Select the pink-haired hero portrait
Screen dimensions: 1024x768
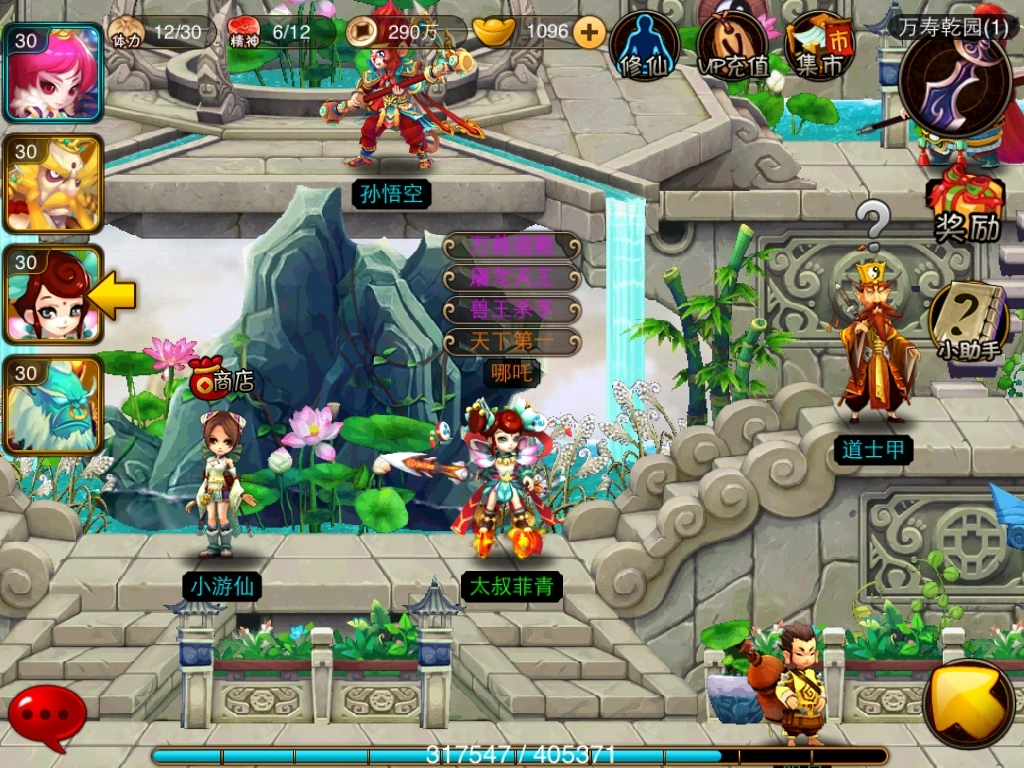[54, 73]
